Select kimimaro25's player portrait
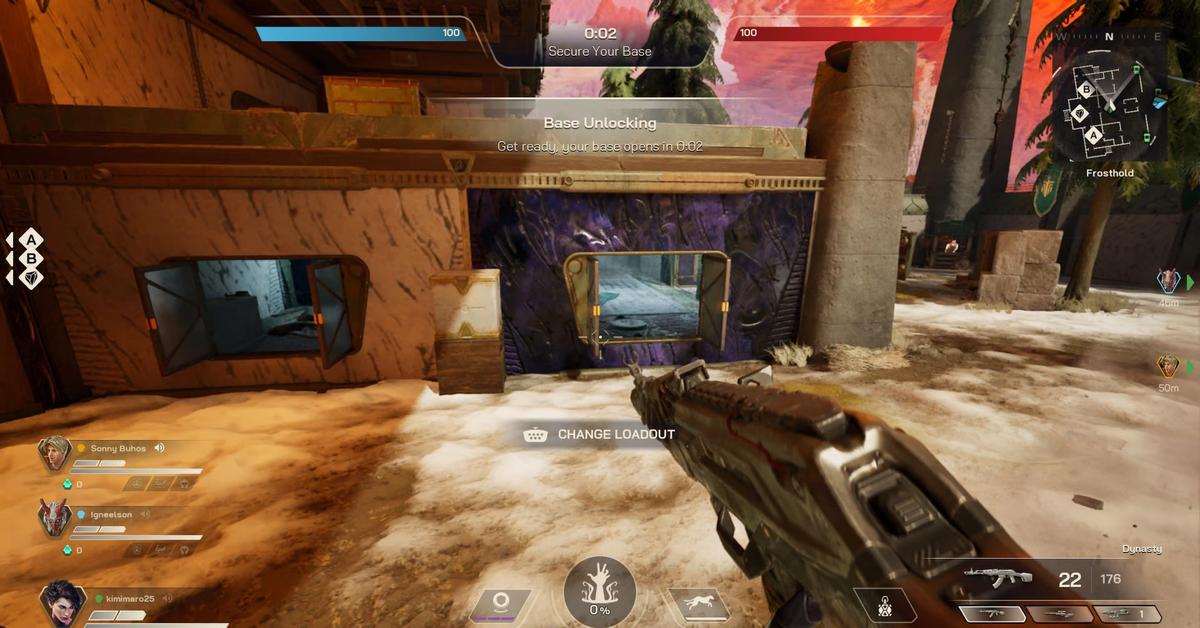Viewport: 1200px width, 628px height. [61, 603]
